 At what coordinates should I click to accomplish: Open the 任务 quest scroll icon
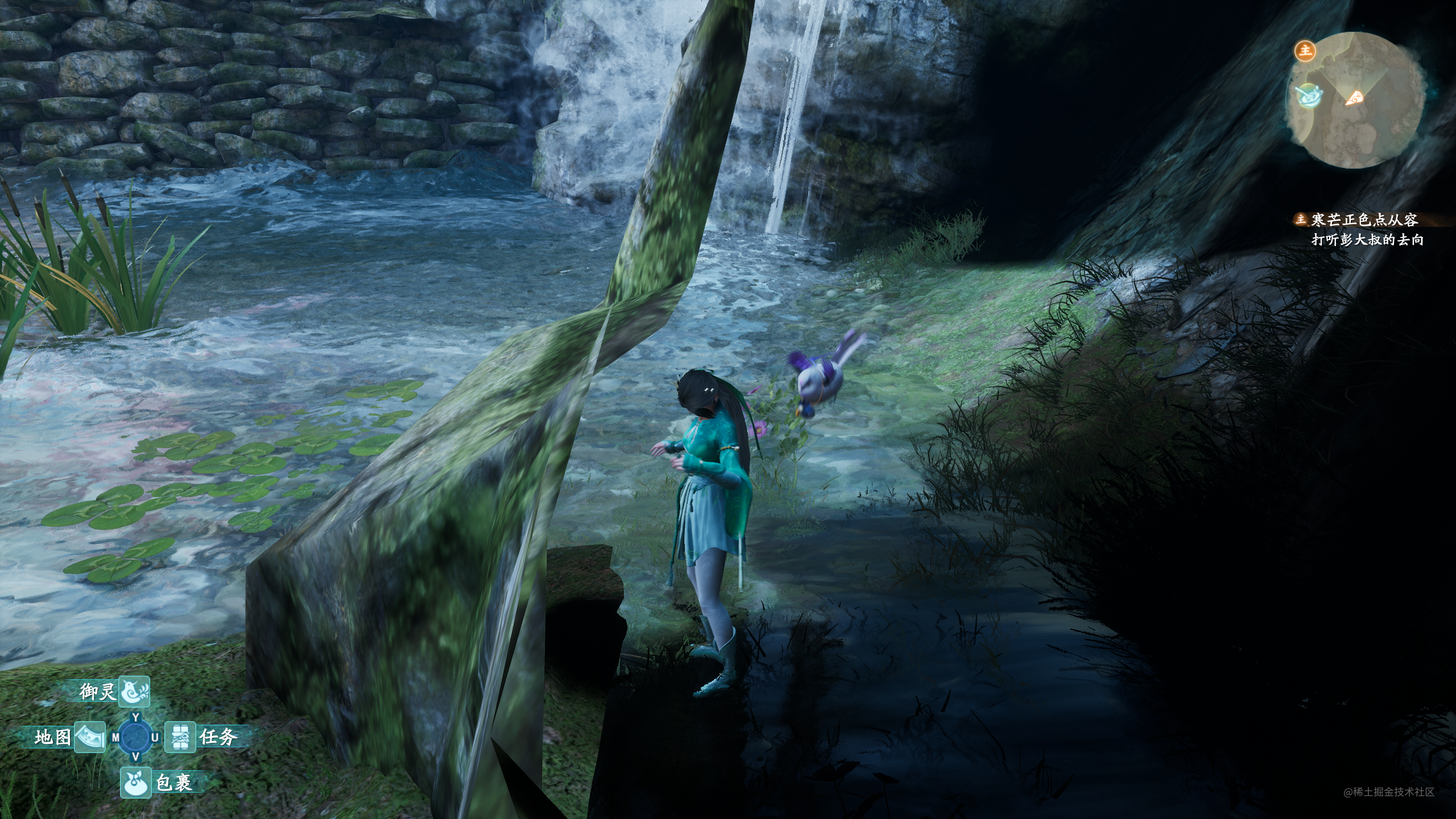180,737
